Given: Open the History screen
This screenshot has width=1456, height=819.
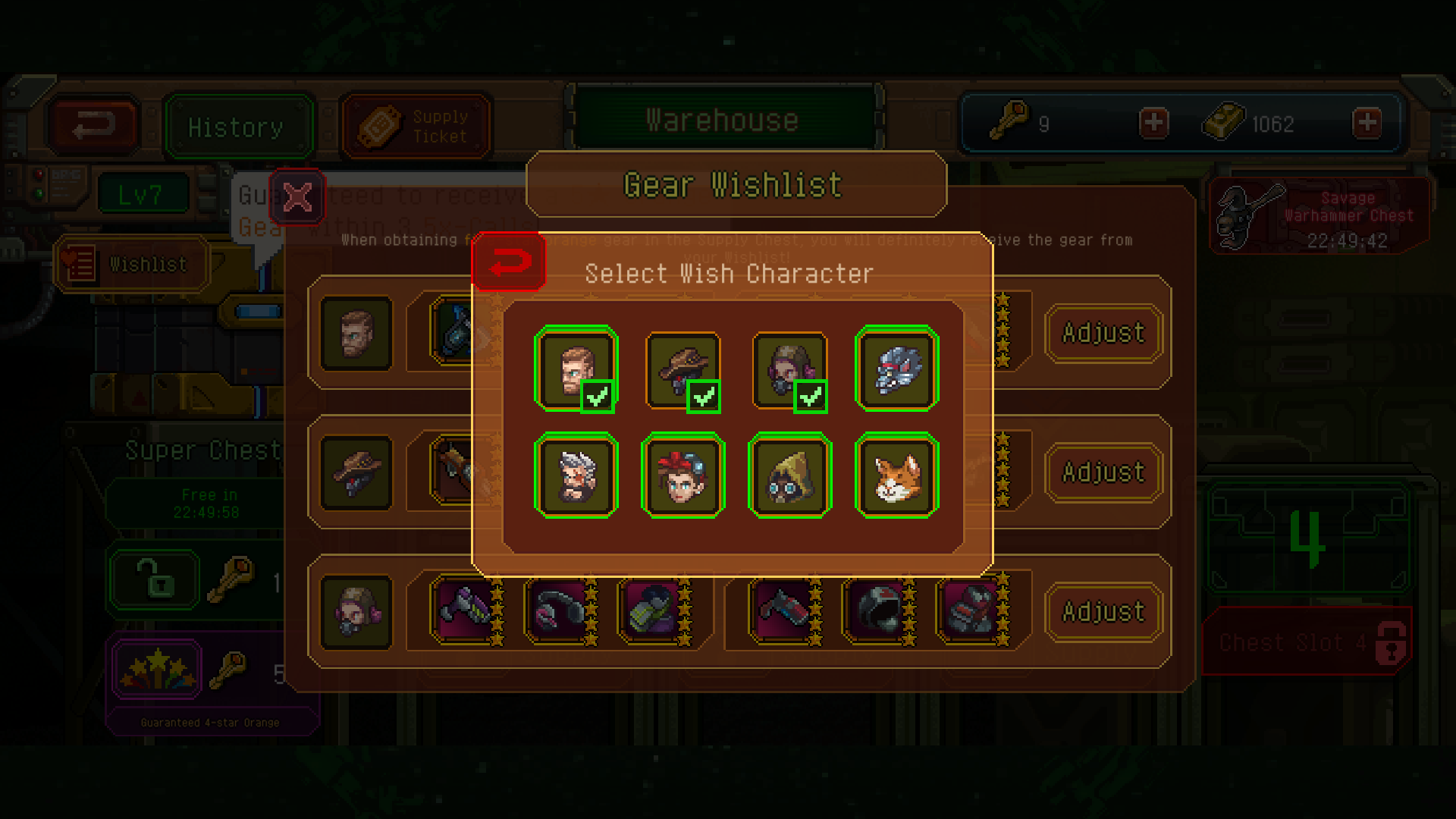Looking at the screenshot, I should tap(237, 125).
